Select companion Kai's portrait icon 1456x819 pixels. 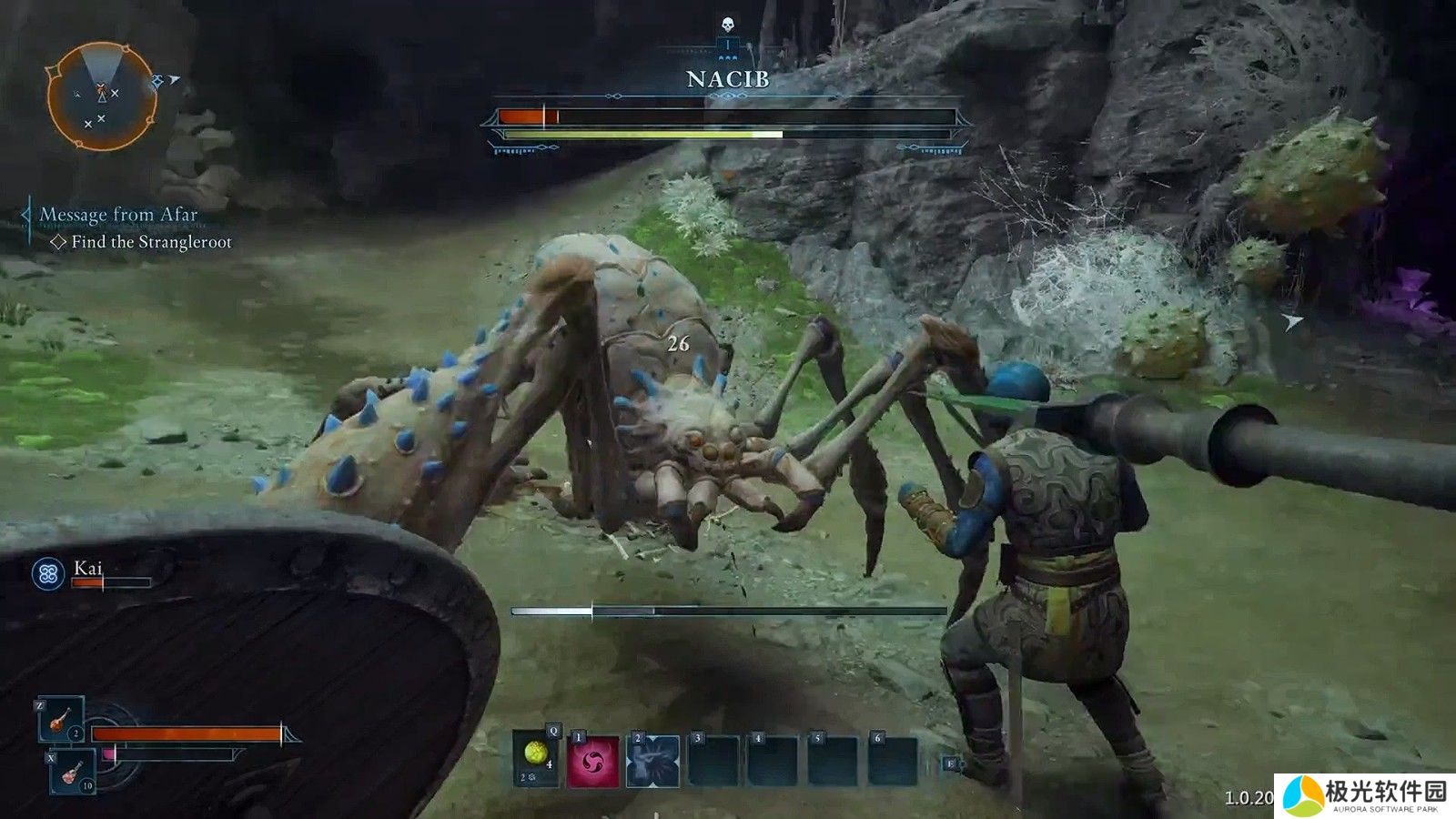48,573
